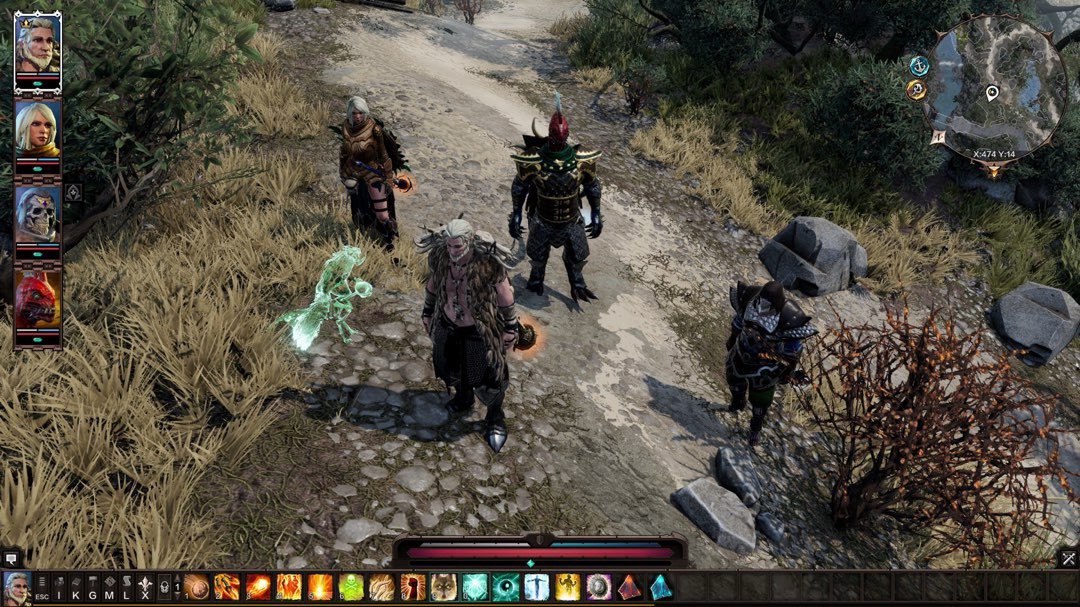Open the journal L button

127,587
